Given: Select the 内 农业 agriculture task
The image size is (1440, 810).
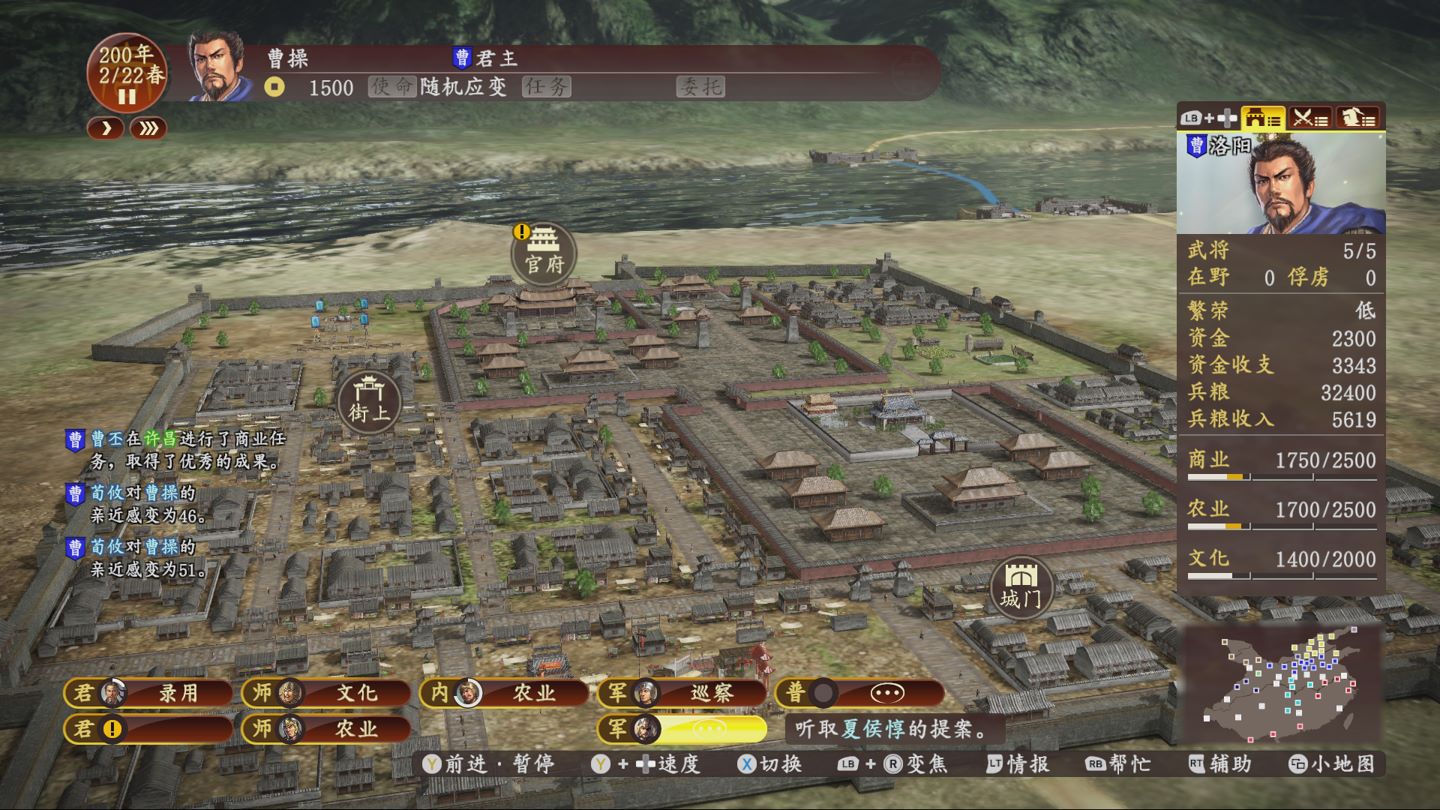Looking at the screenshot, I should (x=504, y=693).
